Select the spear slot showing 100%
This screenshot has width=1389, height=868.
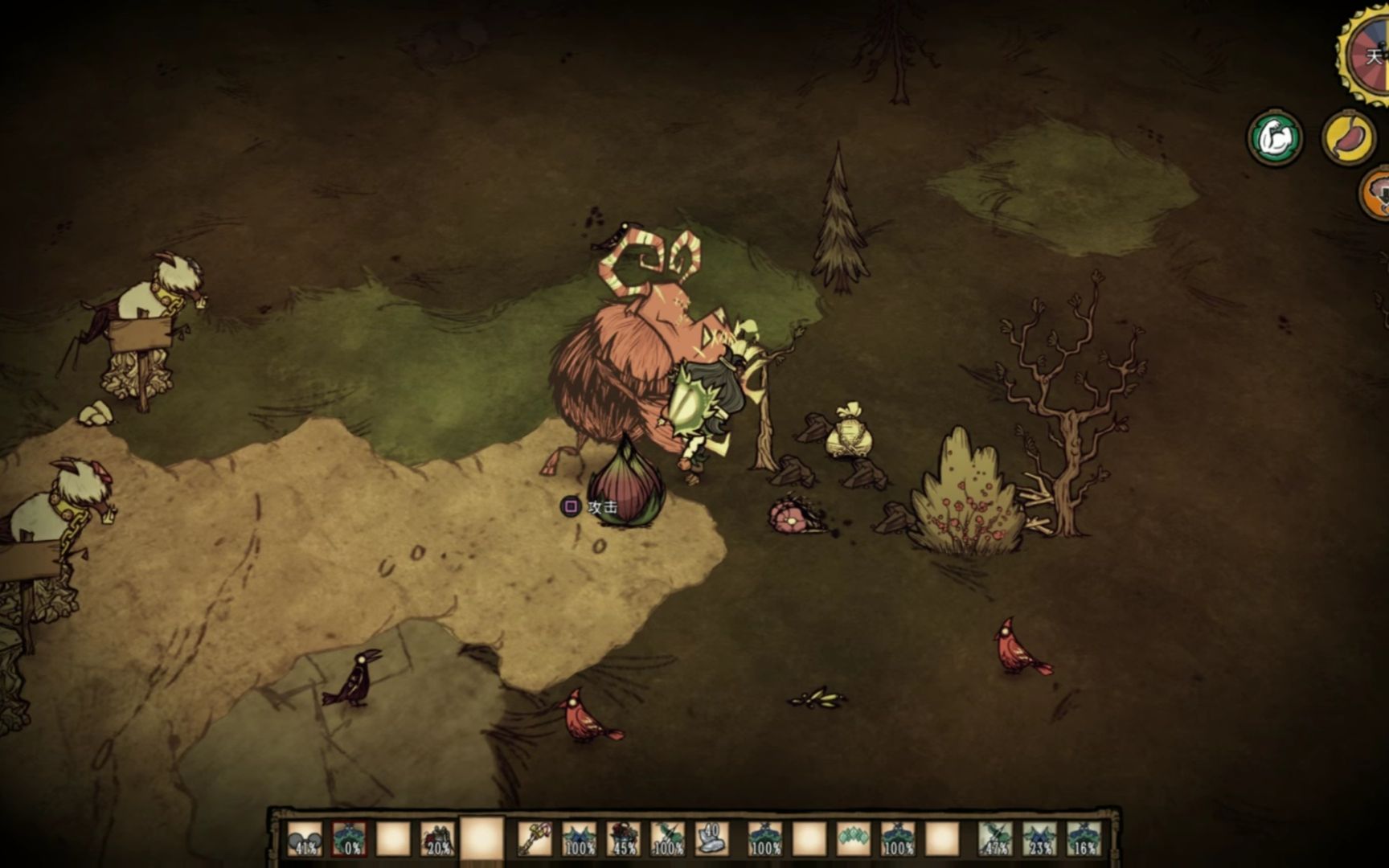[667, 839]
